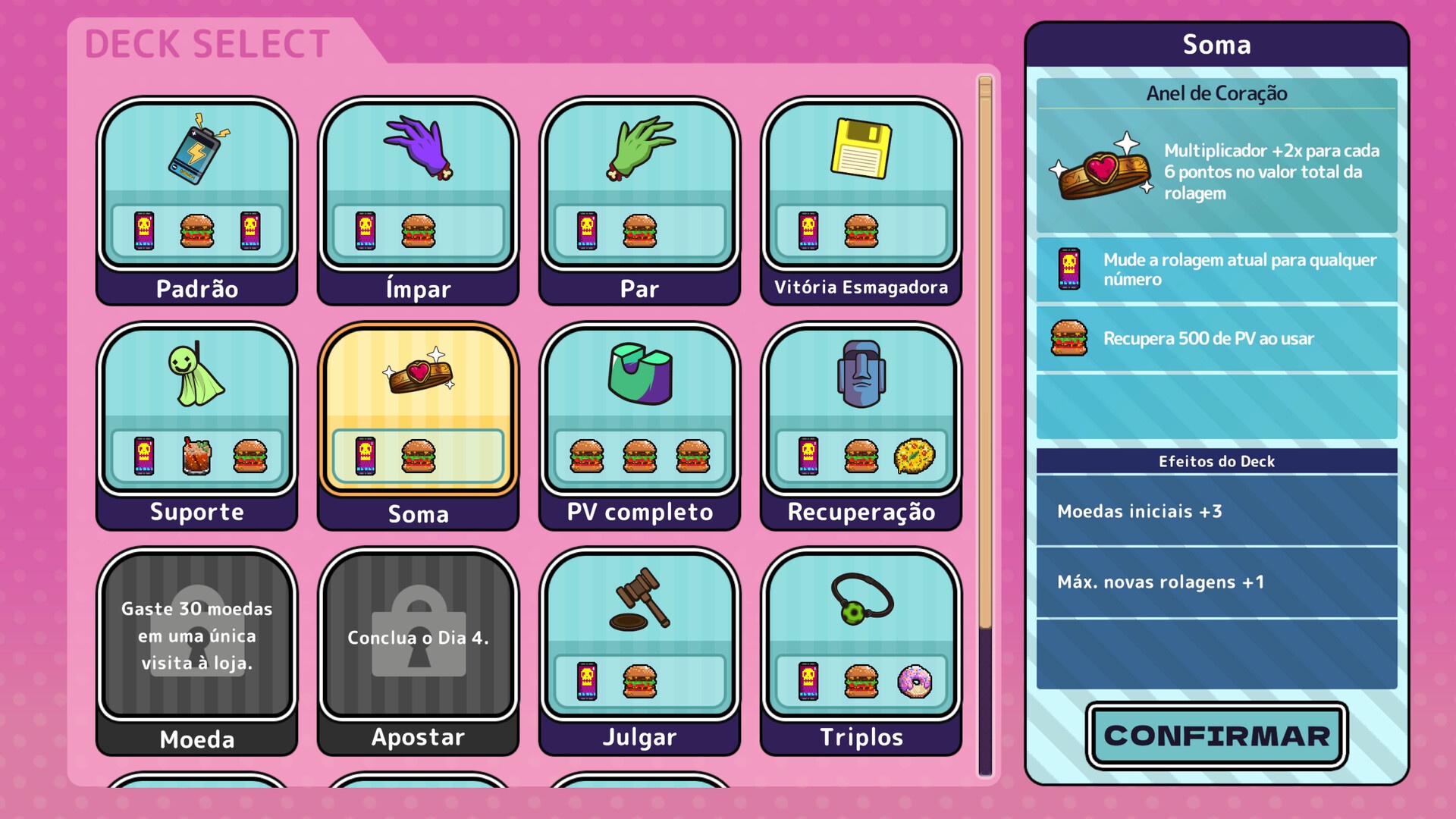
Task: Choose the Recuperação moai deck
Action: click(x=861, y=425)
